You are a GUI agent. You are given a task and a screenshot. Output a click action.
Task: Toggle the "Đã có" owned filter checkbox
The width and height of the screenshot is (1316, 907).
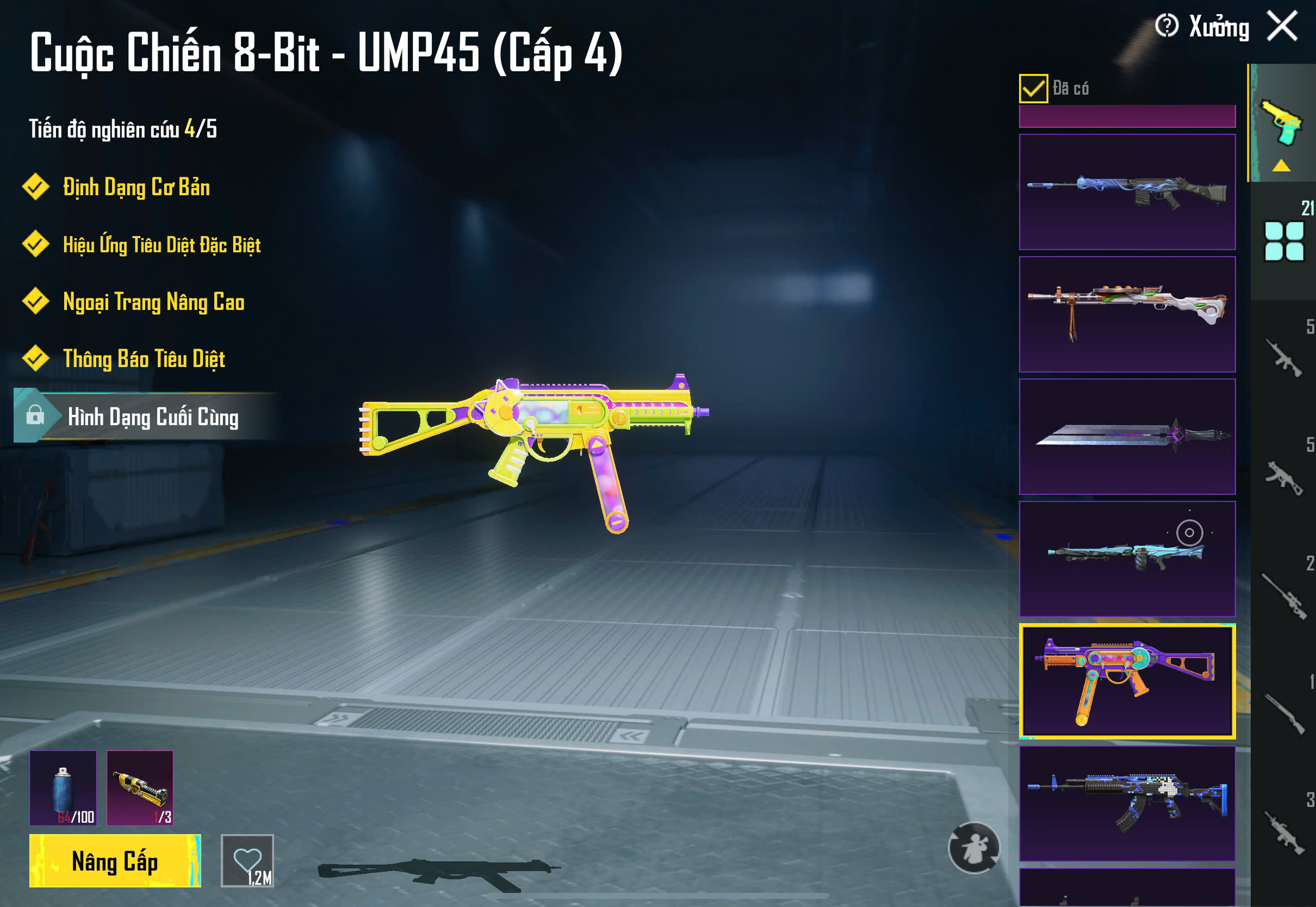tap(1033, 89)
